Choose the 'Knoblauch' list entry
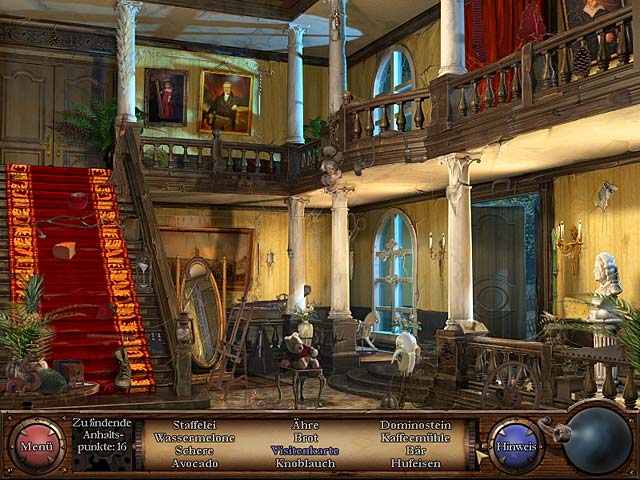This screenshot has width=640, height=480. click(x=305, y=464)
